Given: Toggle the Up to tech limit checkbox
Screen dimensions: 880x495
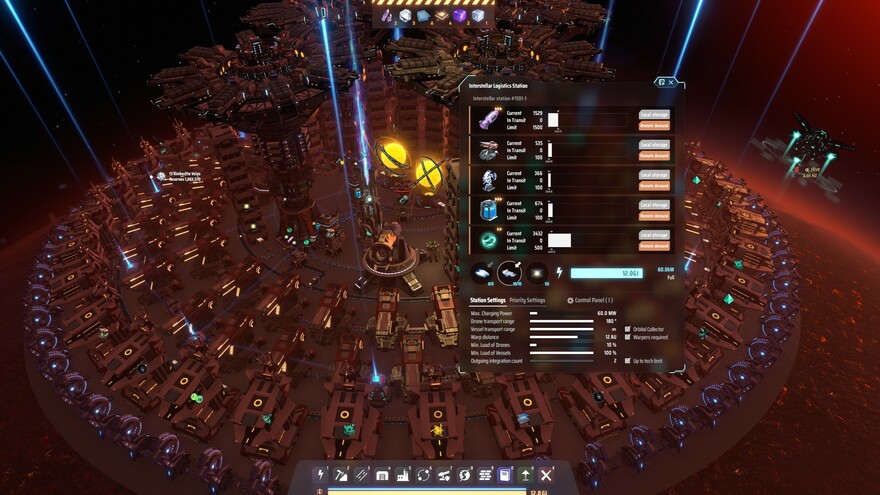Looking at the screenshot, I should [628, 360].
